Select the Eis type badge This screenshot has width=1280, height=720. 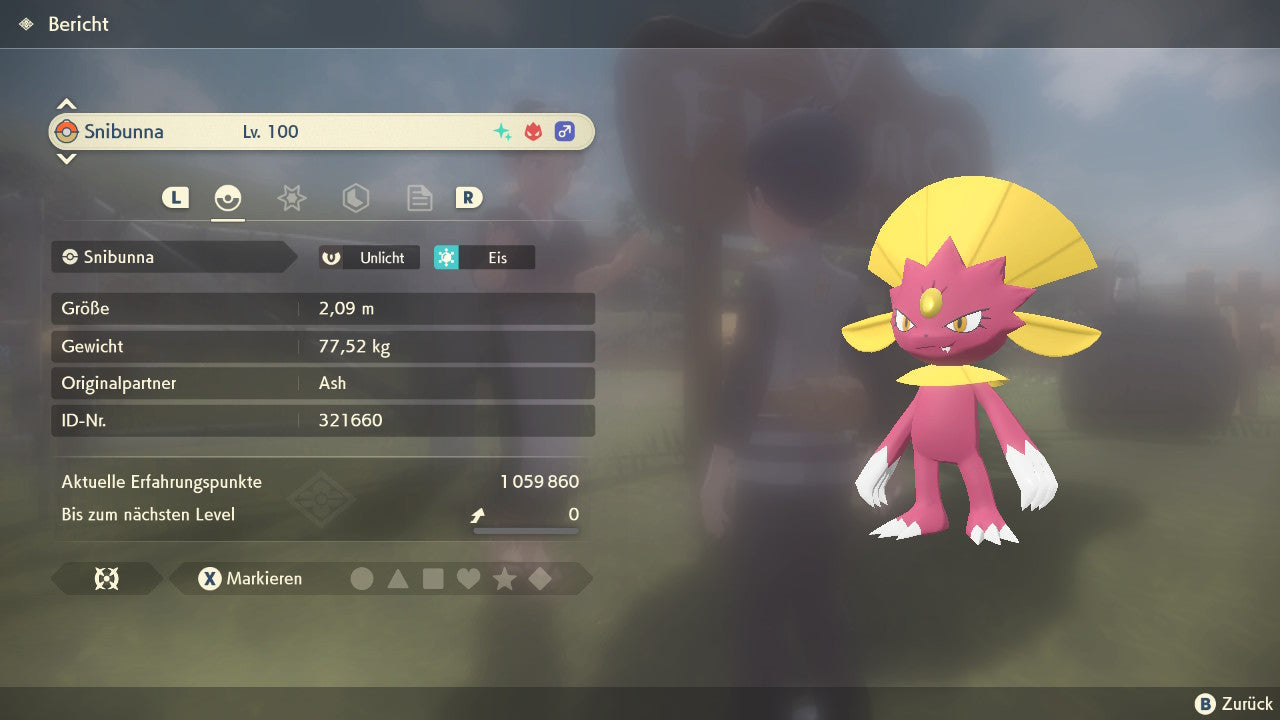tap(485, 258)
